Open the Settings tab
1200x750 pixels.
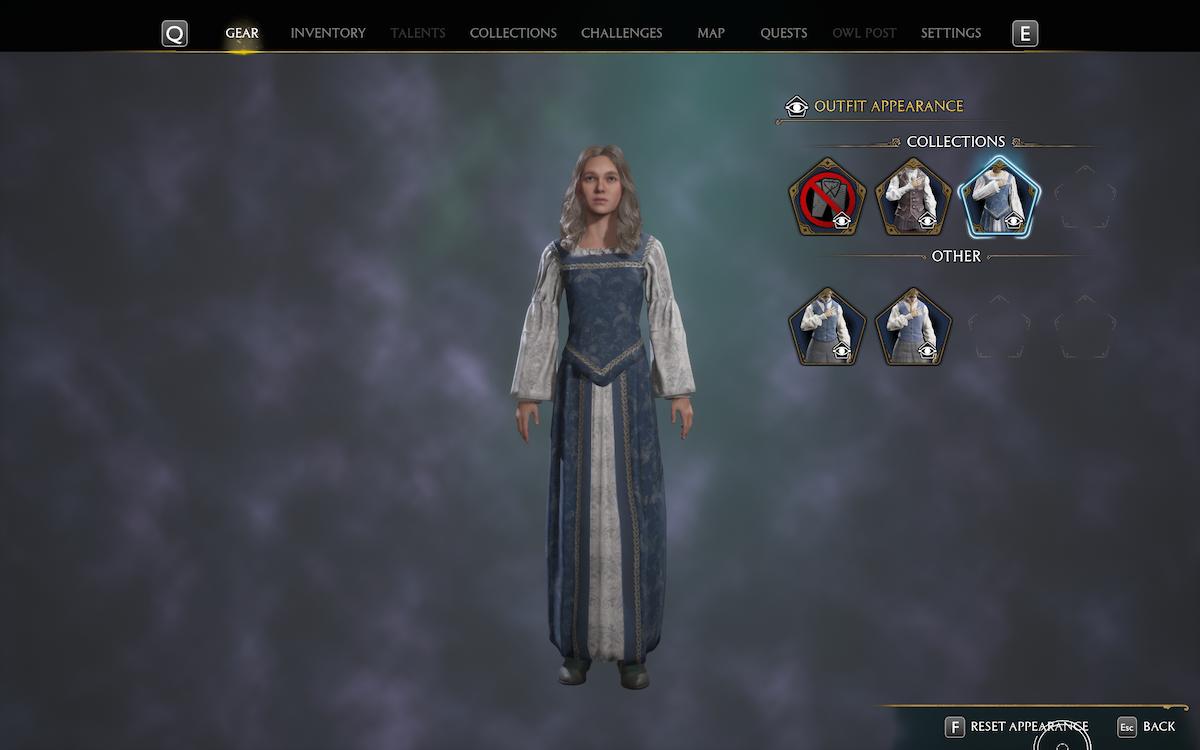(950, 33)
